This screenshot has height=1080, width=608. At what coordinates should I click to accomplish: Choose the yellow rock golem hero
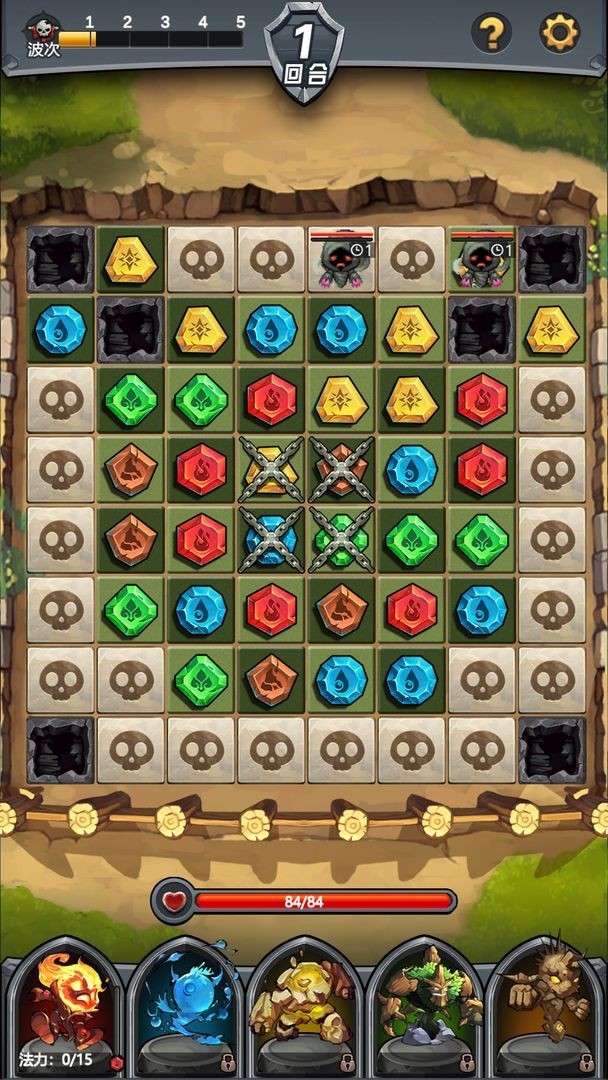[304, 1005]
